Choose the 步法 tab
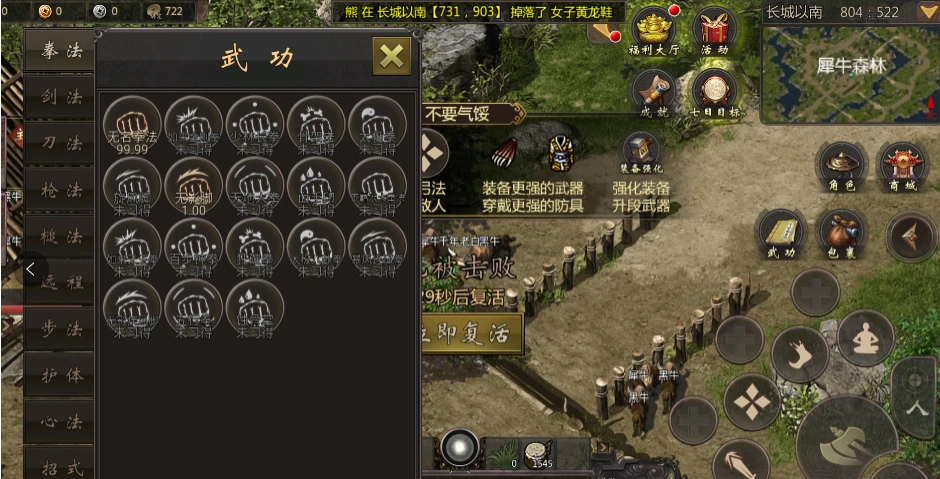The height and width of the screenshot is (479, 940). pyautogui.click(x=61, y=329)
